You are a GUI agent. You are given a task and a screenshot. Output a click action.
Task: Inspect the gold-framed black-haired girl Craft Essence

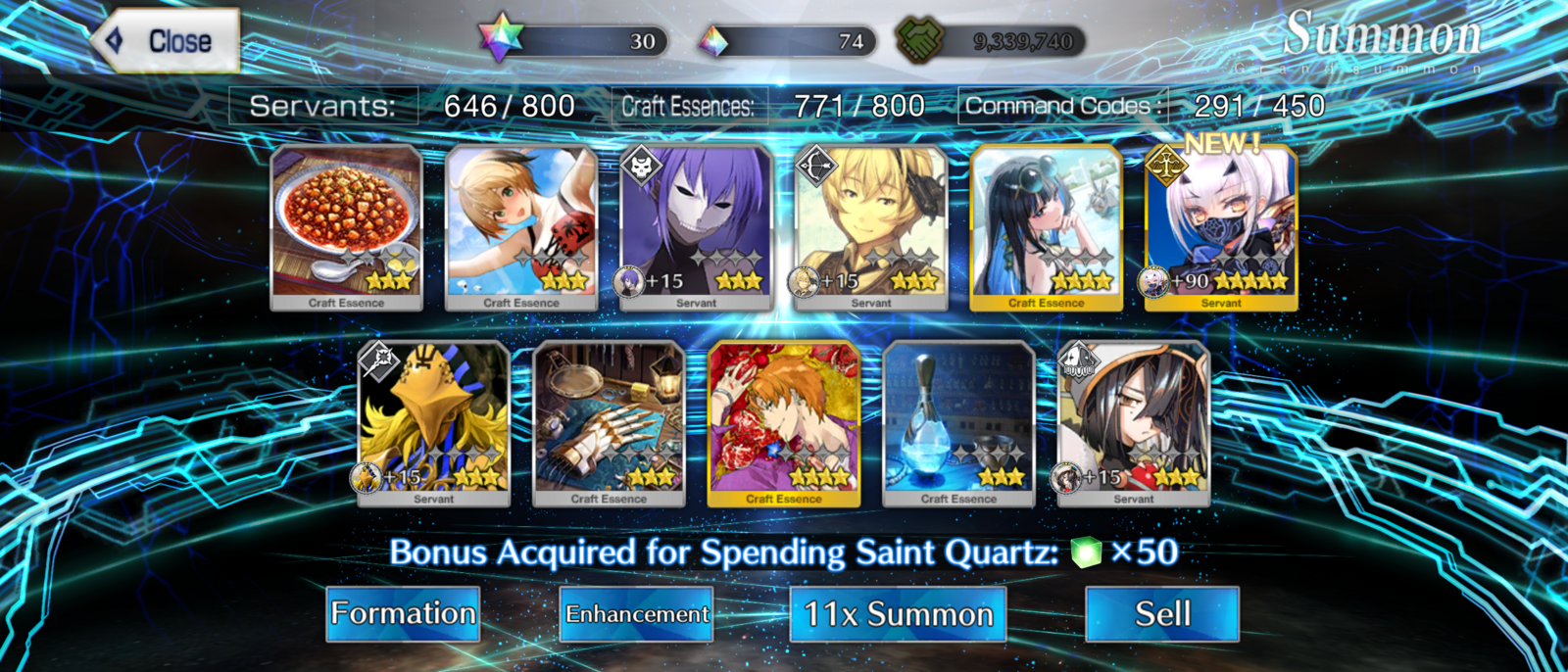(x=1046, y=227)
